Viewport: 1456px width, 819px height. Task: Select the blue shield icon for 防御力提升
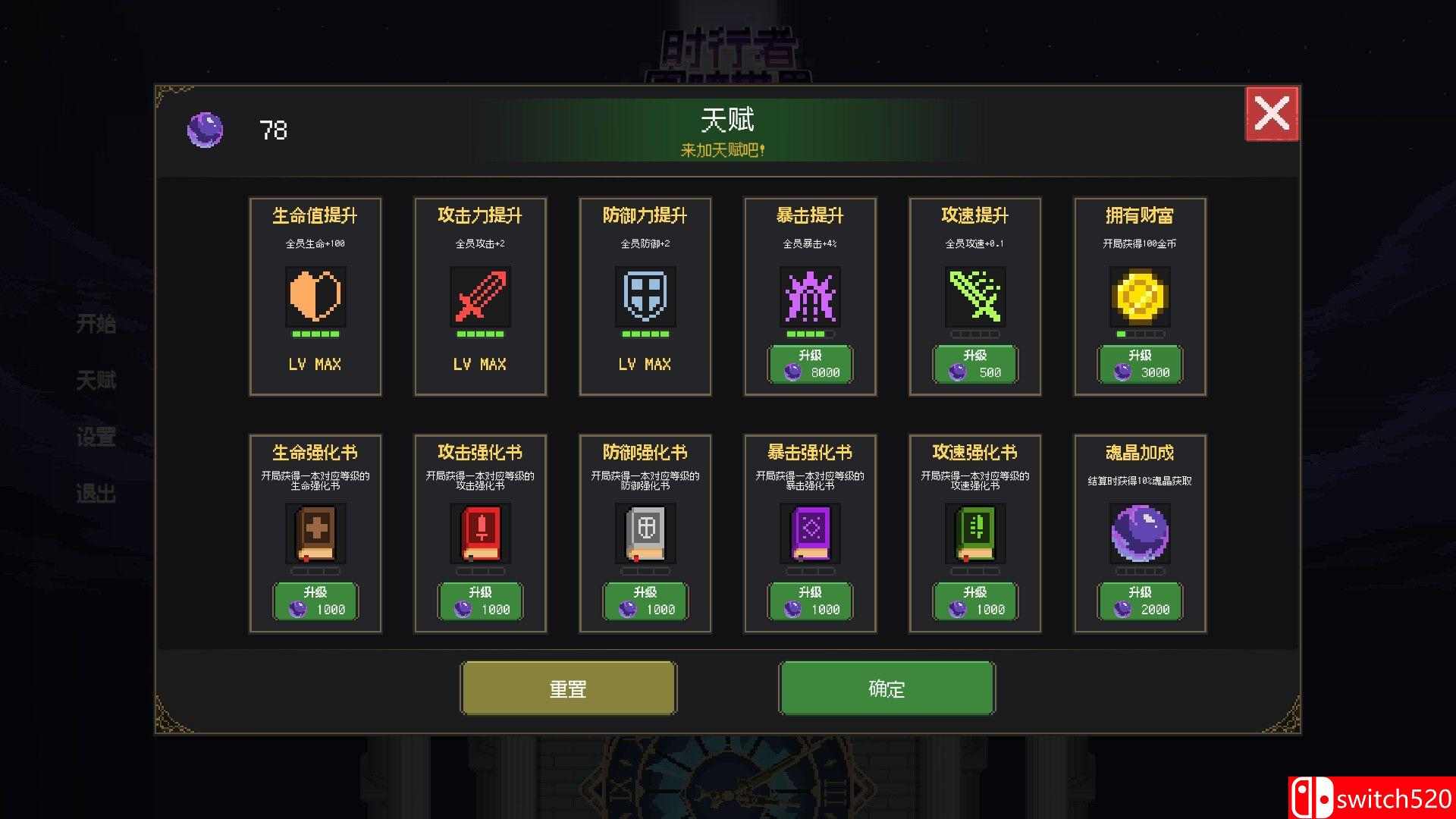[645, 297]
